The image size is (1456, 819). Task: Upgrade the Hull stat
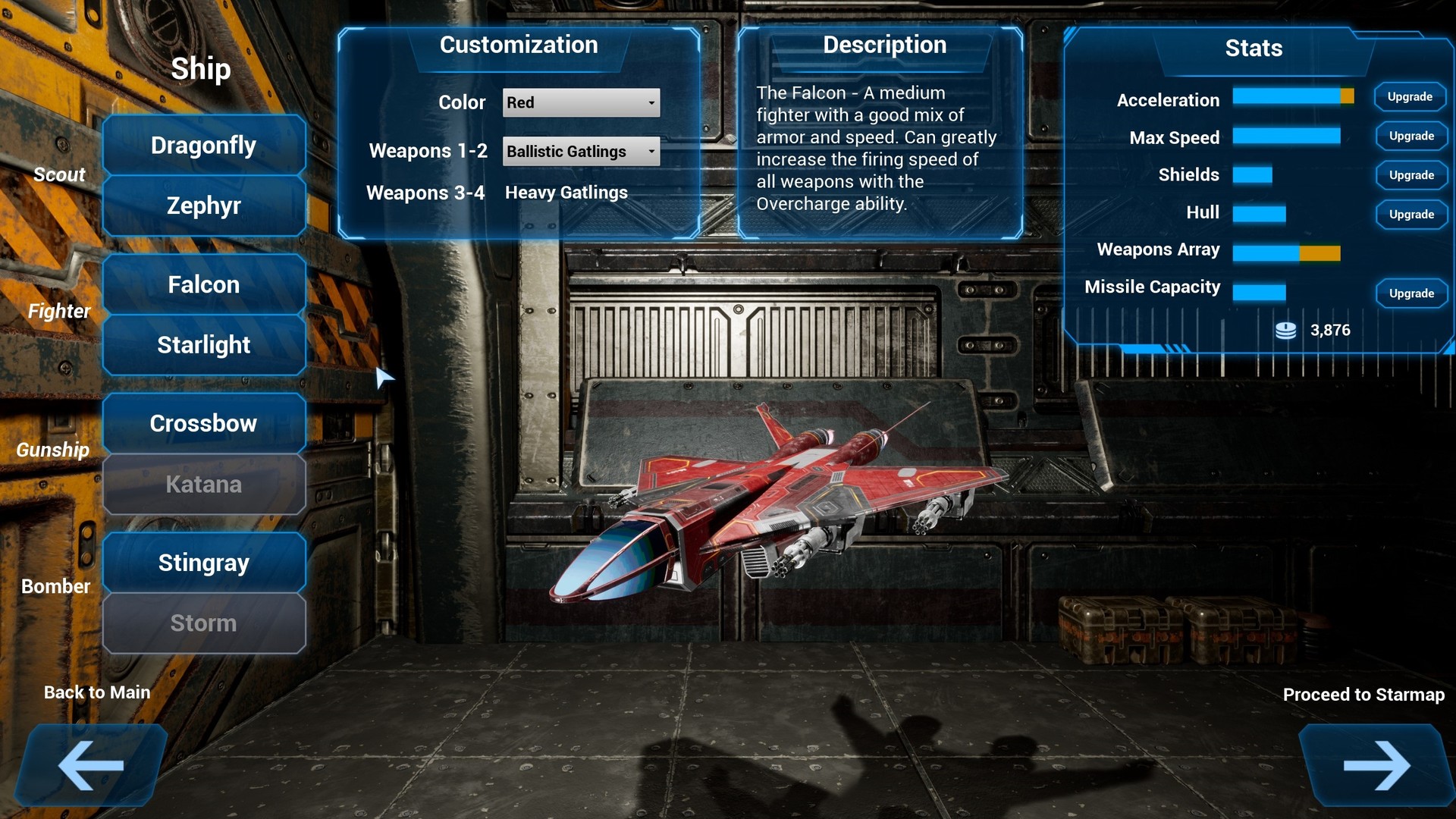point(1410,215)
